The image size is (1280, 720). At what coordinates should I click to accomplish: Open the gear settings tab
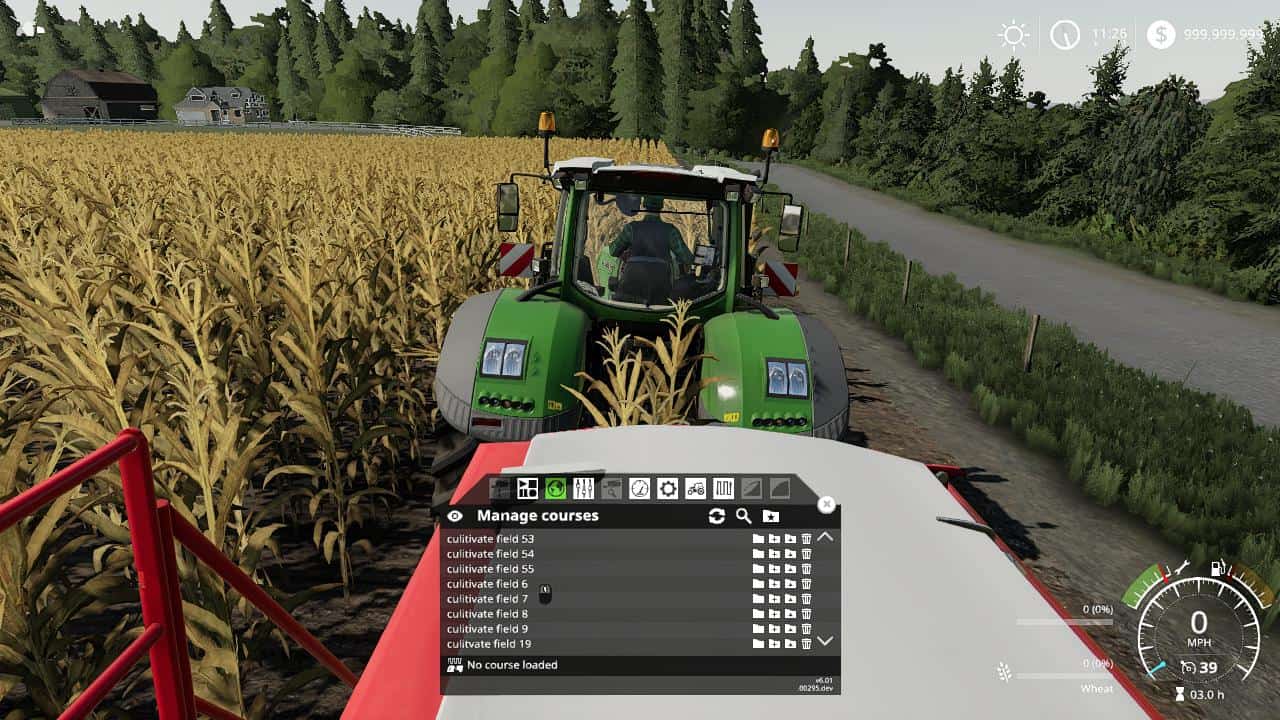tap(667, 488)
